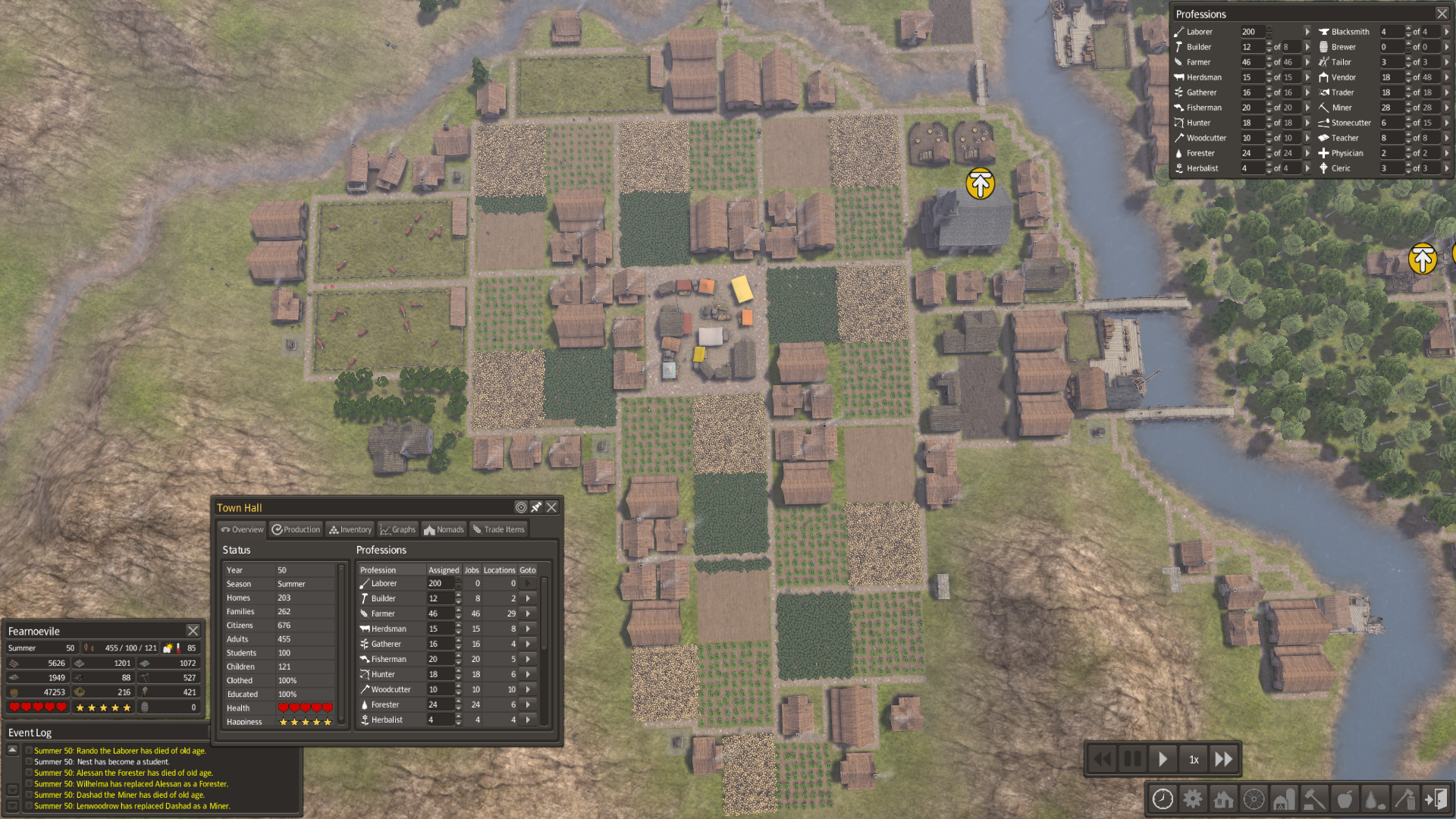Open the Inventory tab in Town Hall
1456x819 pixels.
(x=350, y=529)
